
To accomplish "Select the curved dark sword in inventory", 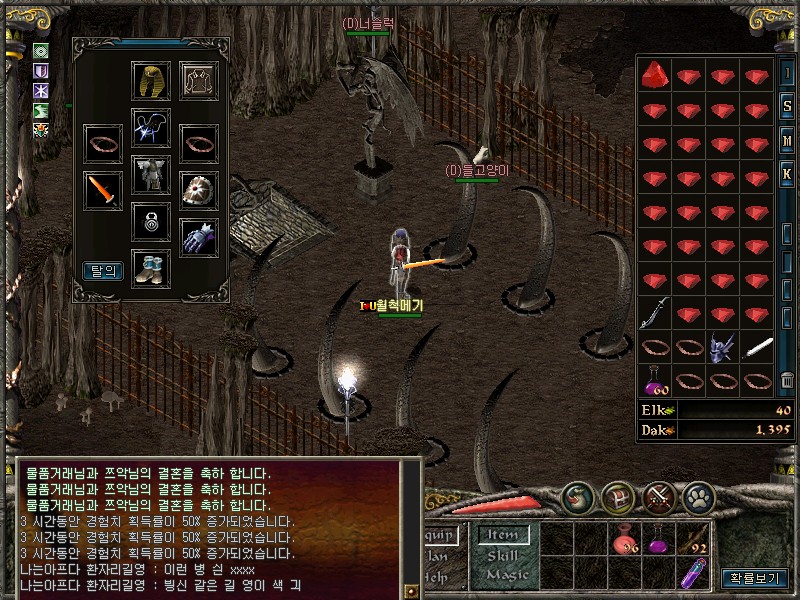I will tap(655, 313).
